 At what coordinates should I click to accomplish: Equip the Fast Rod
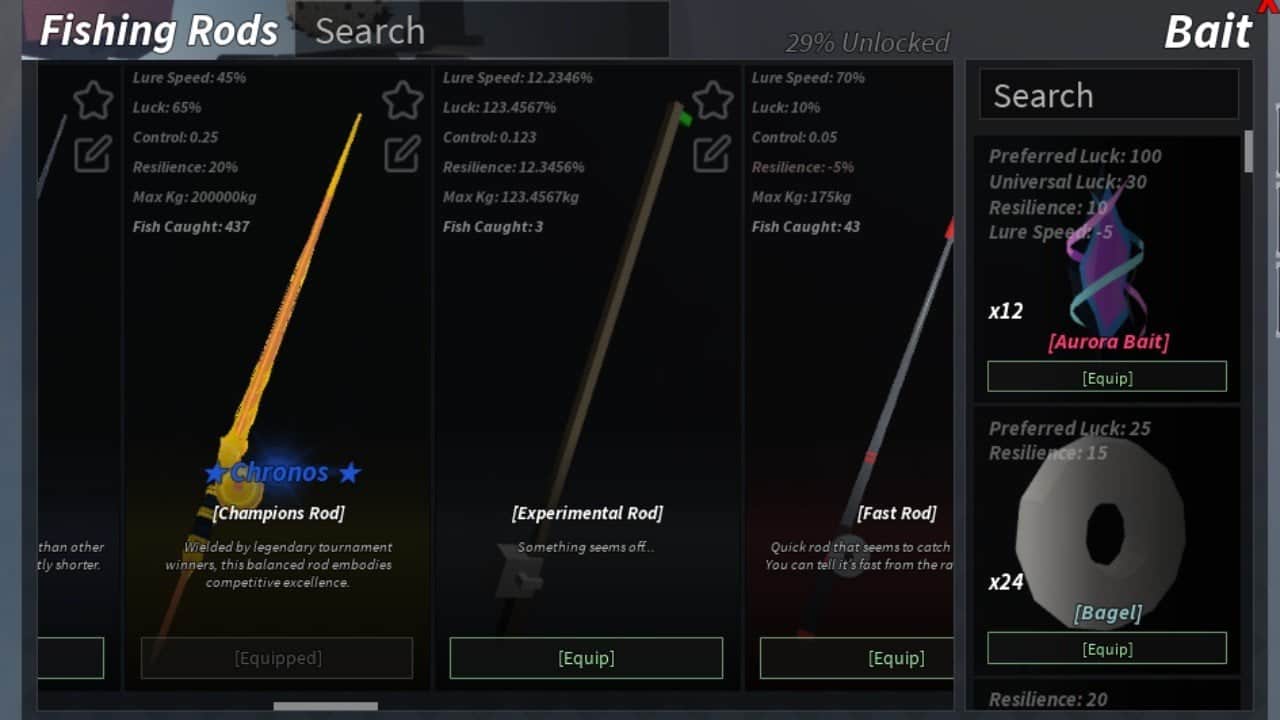point(857,658)
